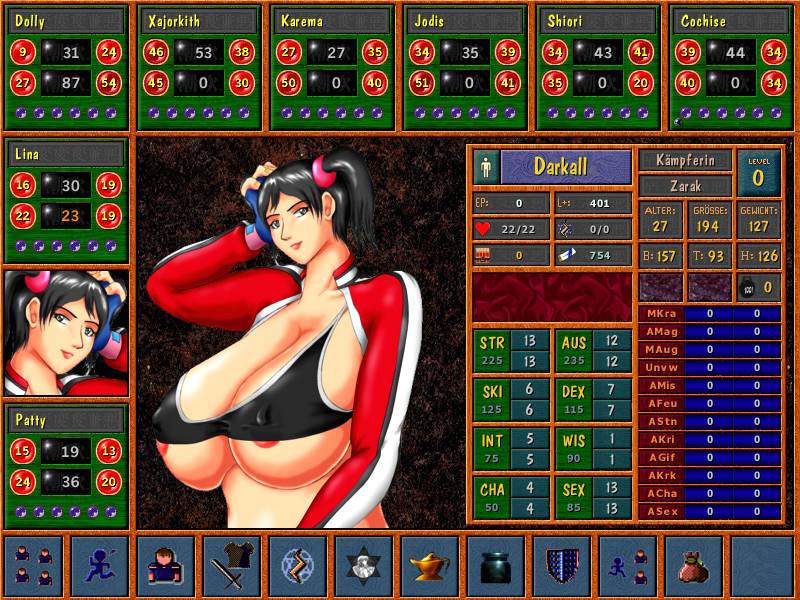Select Lina's party panel
This screenshot has height=600, width=800.
(67, 200)
